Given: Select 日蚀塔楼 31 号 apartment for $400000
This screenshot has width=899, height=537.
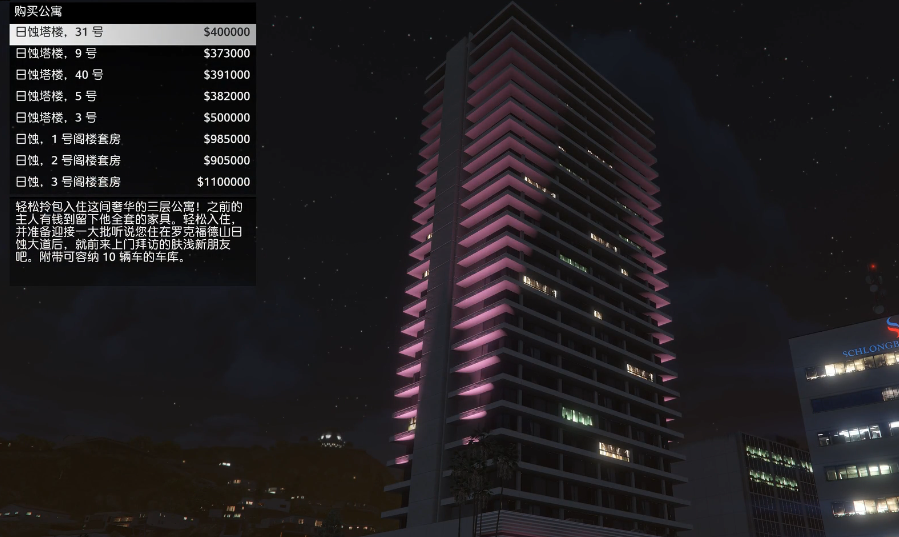Looking at the screenshot, I should click(x=132, y=33).
